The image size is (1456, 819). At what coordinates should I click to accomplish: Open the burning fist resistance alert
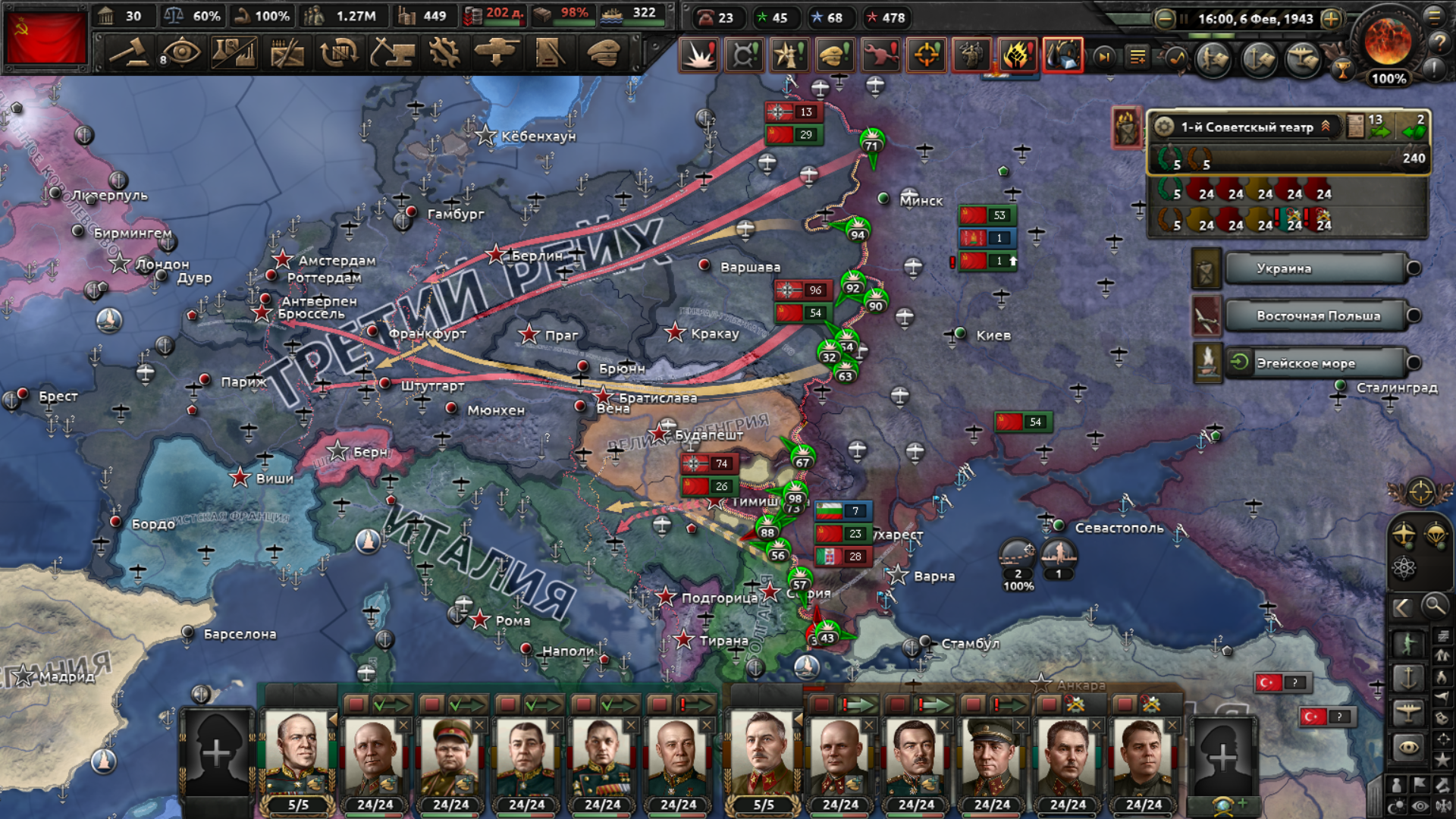click(1017, 55)
